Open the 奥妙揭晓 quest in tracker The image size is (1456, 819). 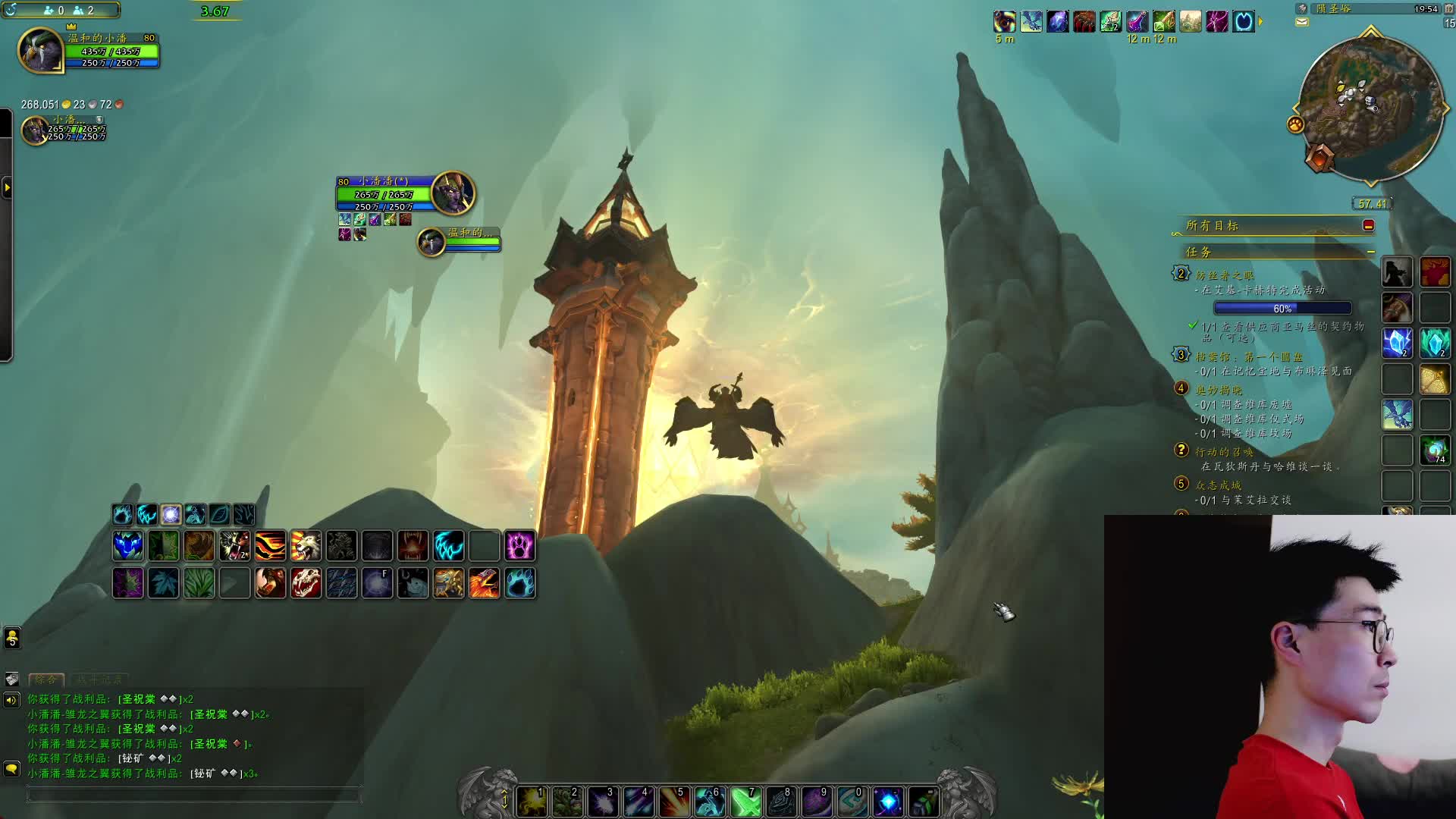[x=1219, y=390]
